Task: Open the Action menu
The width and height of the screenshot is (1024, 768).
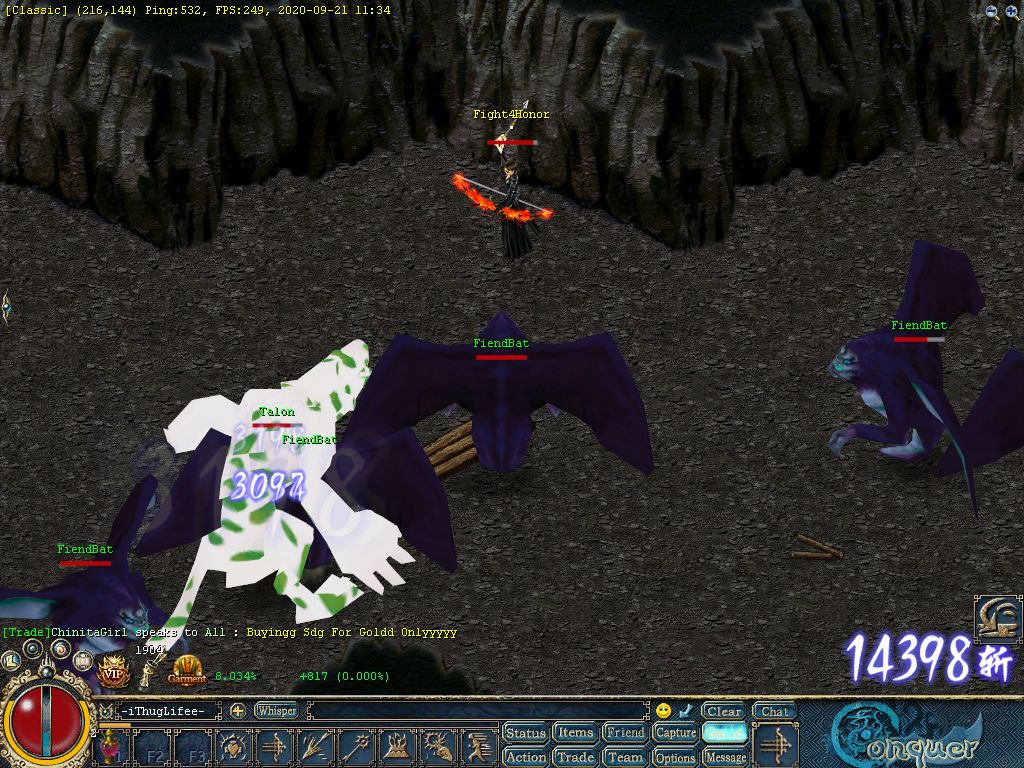Action: (525, 757)
